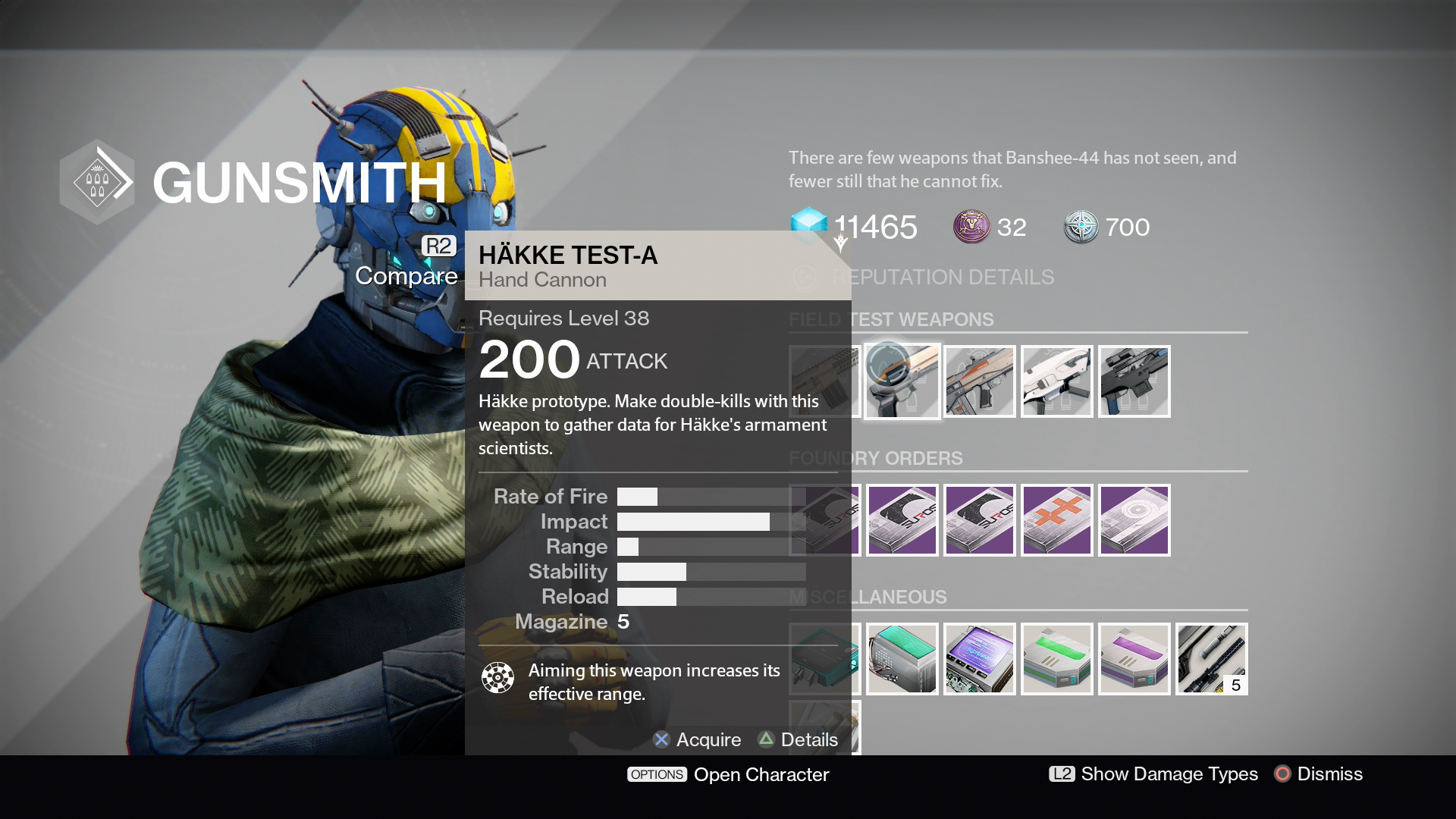Image resolution: width=1456 pixels, height=819 pixels.
Task: Select the purple ammo synthesis crate
Action: coord(1134,659)
